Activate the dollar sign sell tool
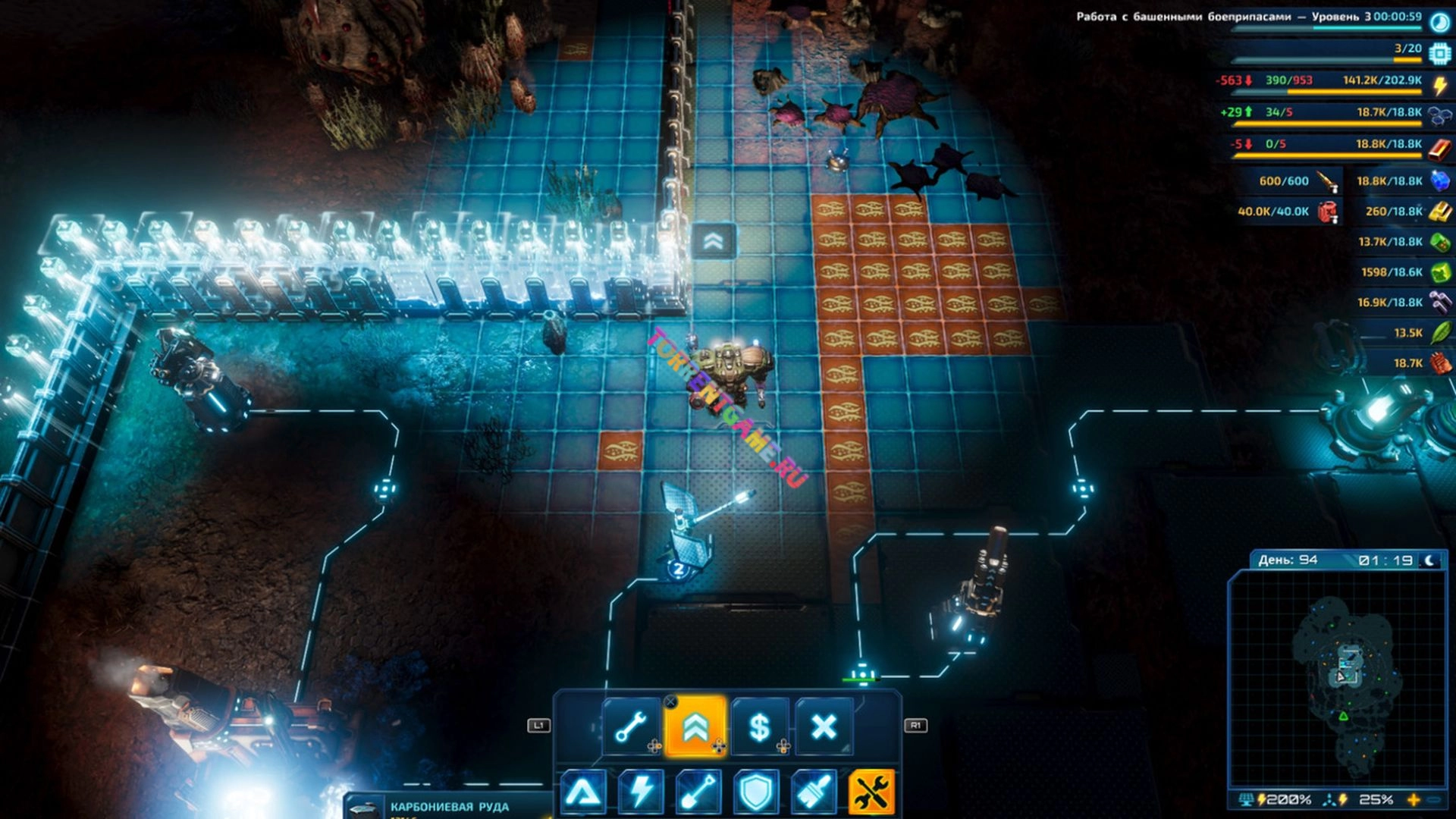 pos(759,727)
